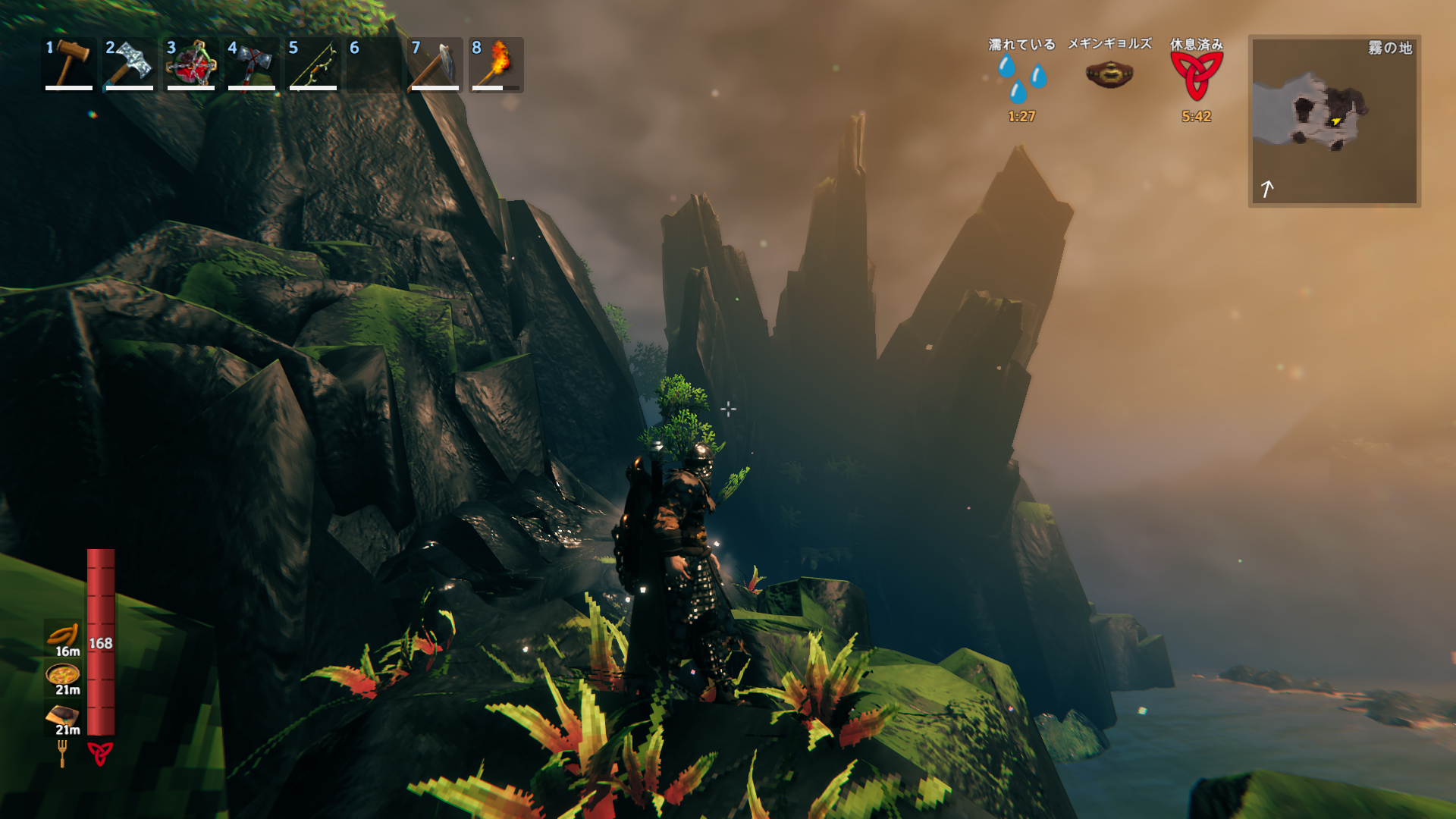
Task: Equip the burning torch in slot 8
Action: point(496,64)
